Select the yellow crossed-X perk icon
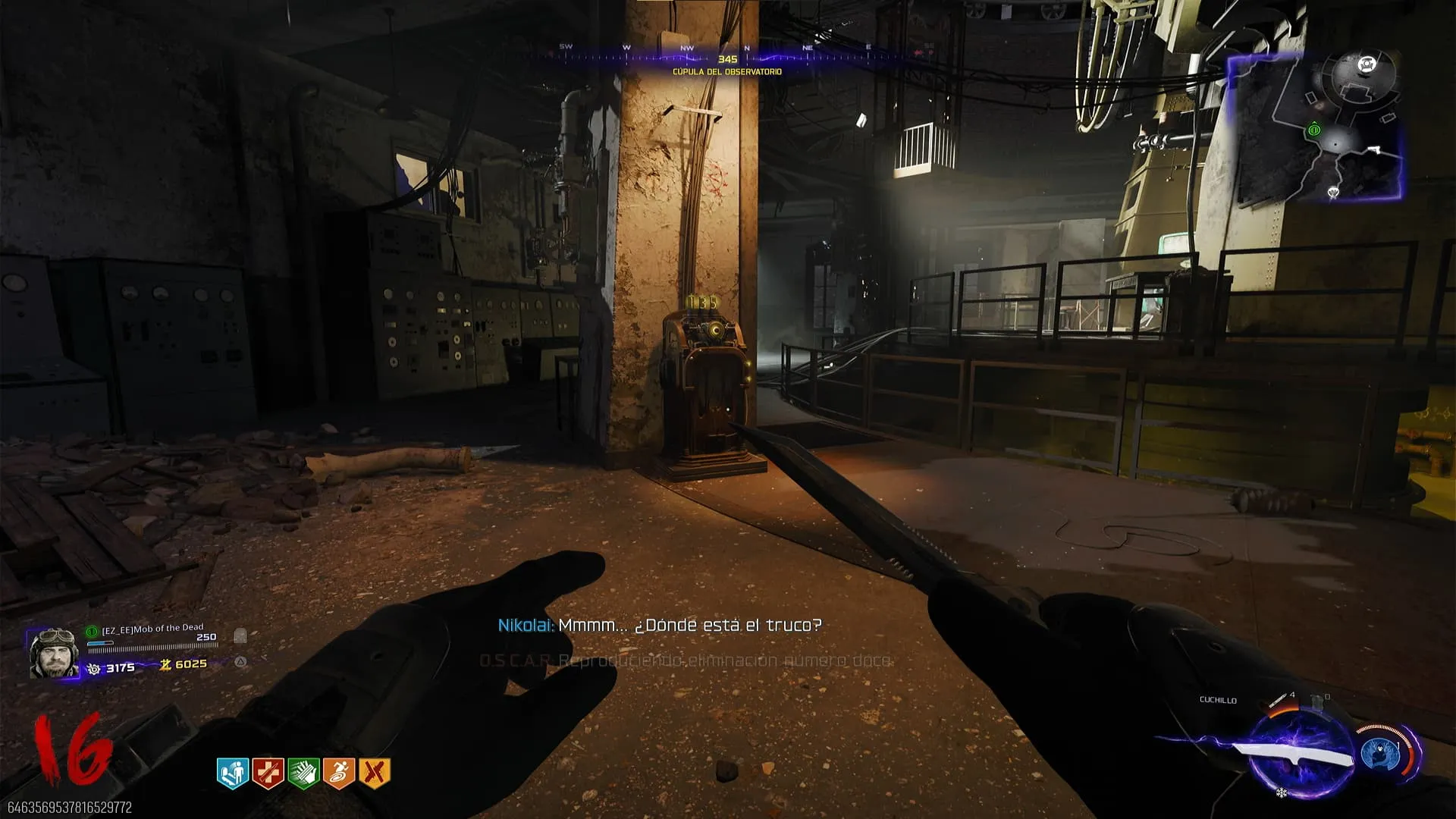Image resolution: width=1456 pixels, height=819 pixels. click(374, 773)
